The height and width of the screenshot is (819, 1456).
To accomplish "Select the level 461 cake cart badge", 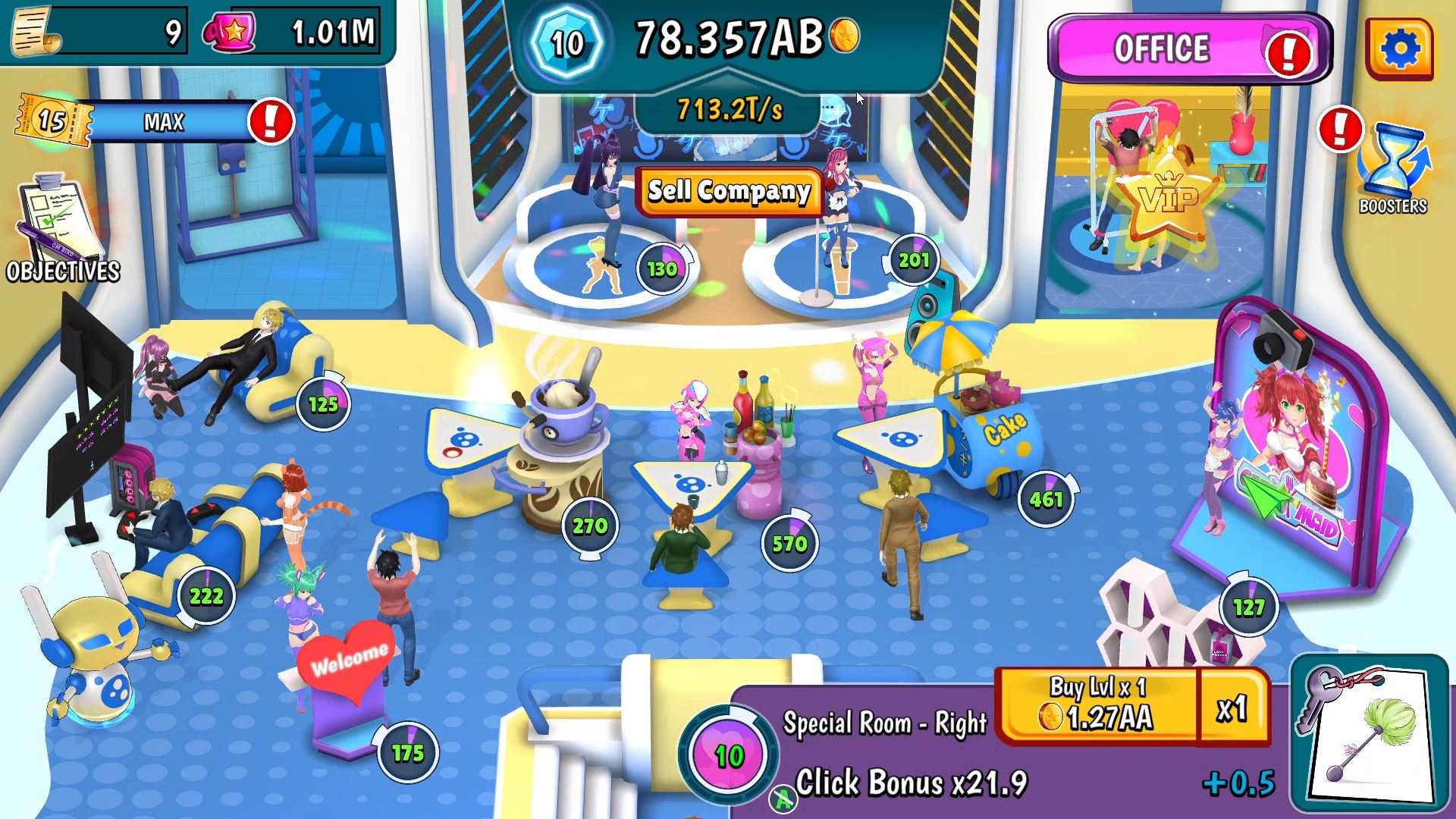I will click(x=1046, y=499).
